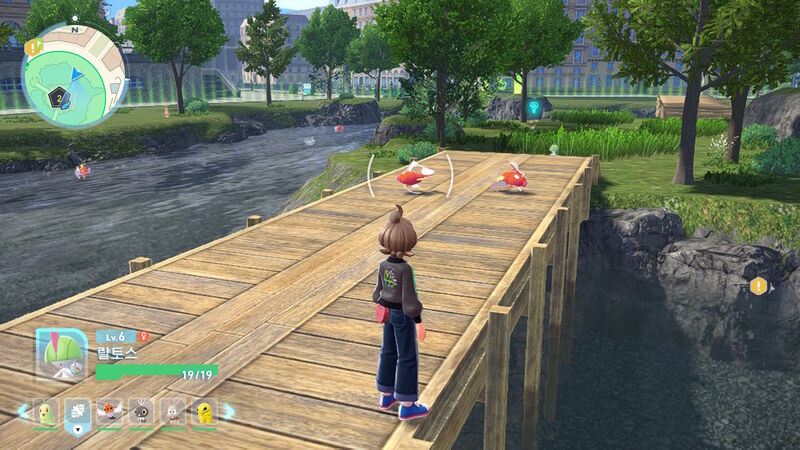Click the left arrow beside the party bar

tap(22, 411)
